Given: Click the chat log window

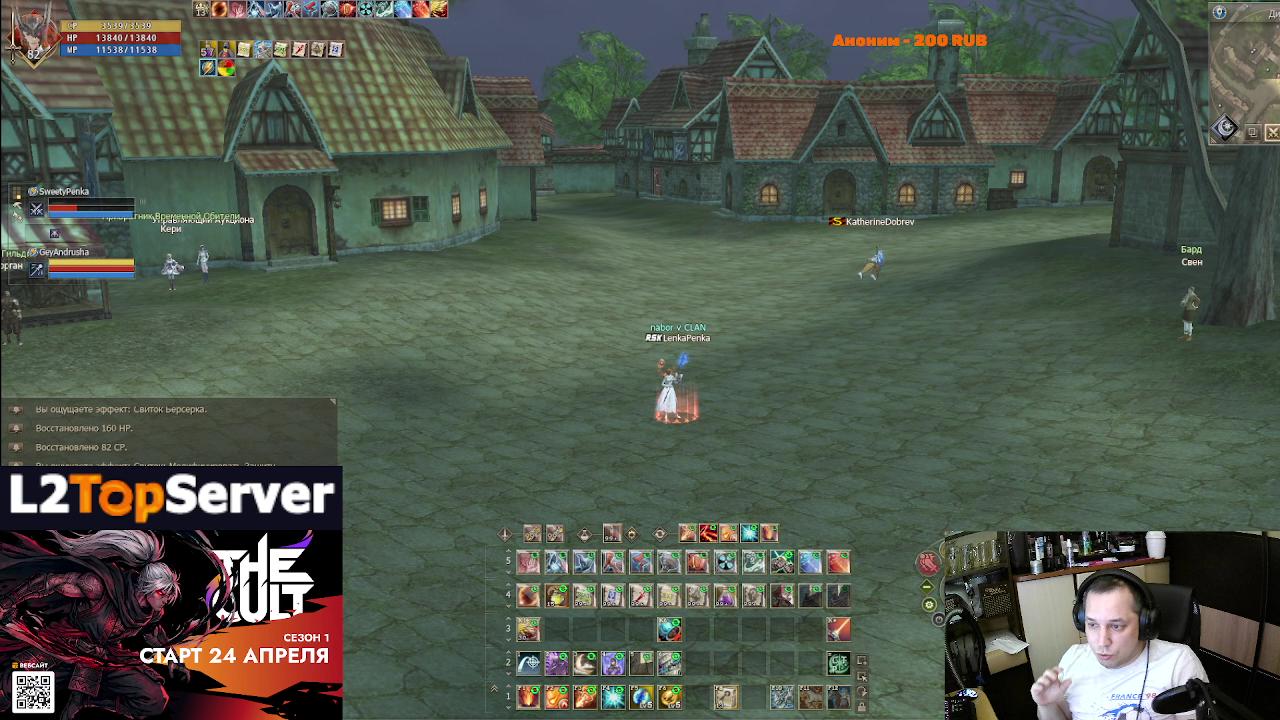Looking at the screenshot, I should (x=168, y=432).
